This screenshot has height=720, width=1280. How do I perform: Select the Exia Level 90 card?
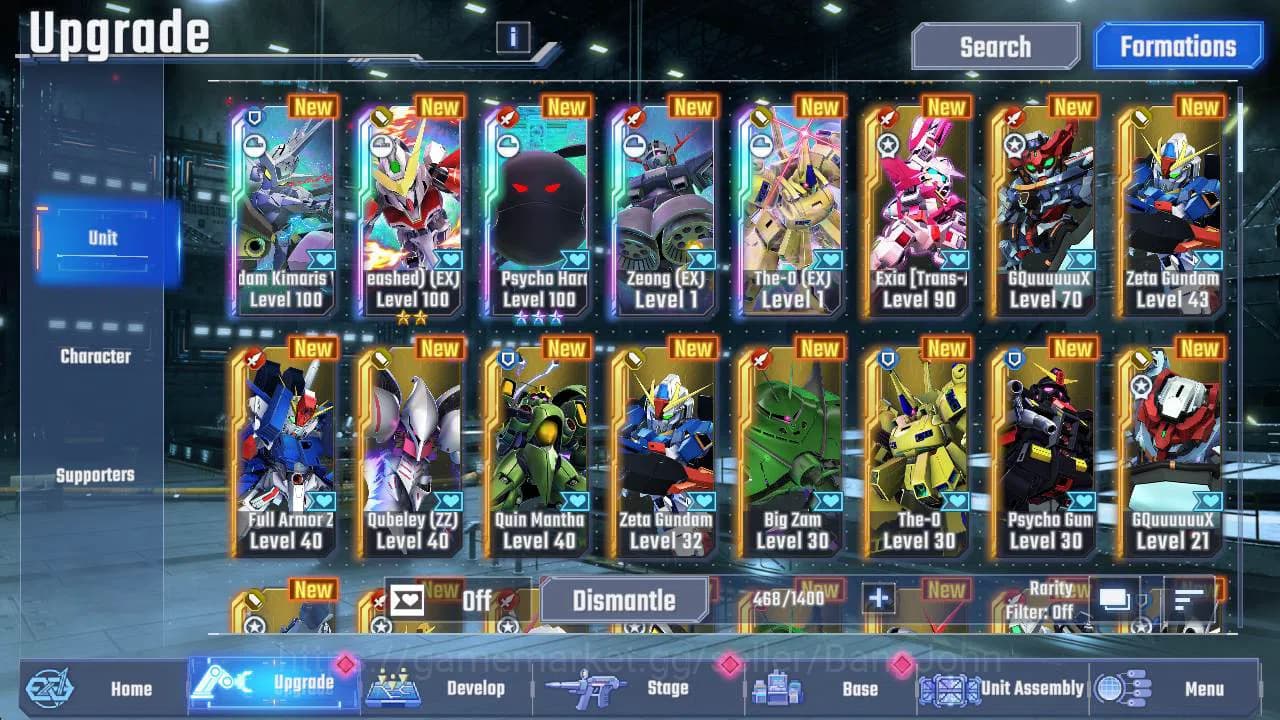click(x=917, y=210)
